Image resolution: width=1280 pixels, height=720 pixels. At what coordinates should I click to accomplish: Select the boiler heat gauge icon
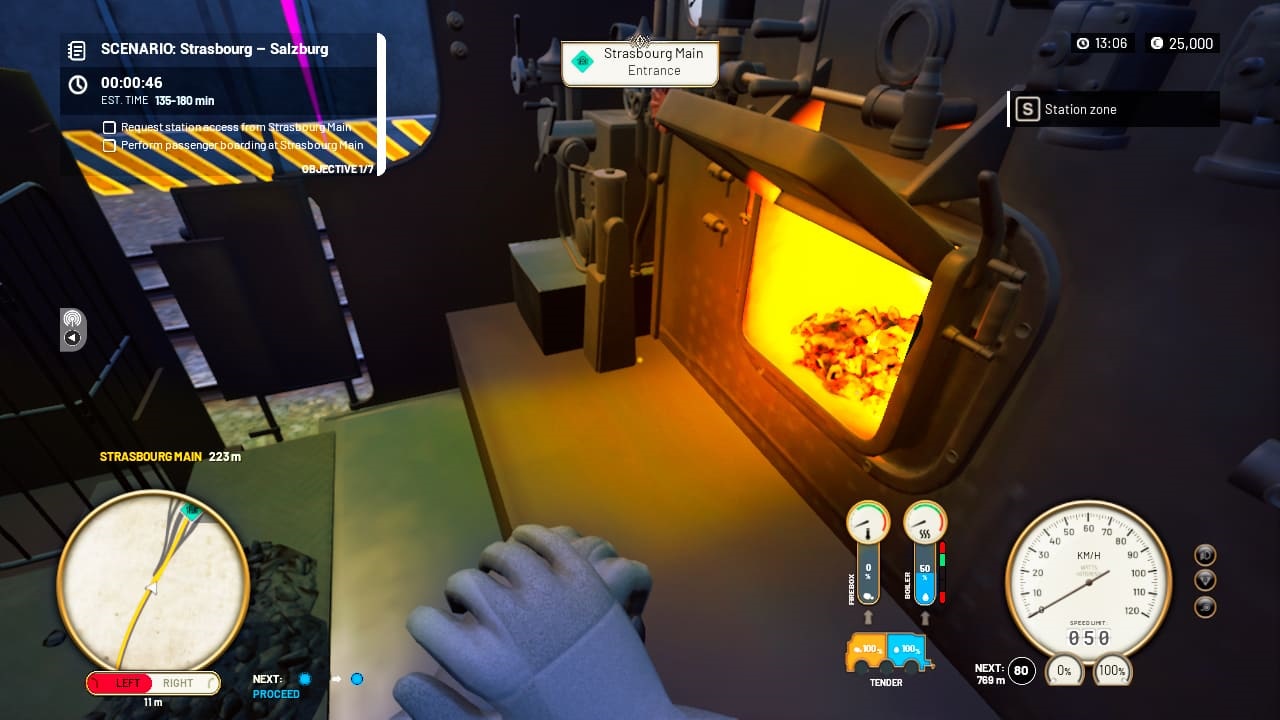(x=923, y=521)
